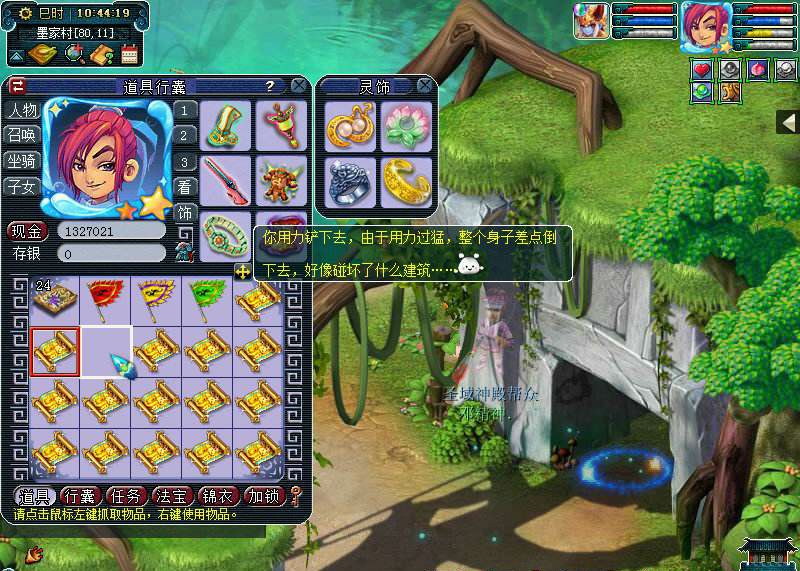Open the 法宝 treasure tab
This screenshot has width=800, height=571.
tap(174, 495)
